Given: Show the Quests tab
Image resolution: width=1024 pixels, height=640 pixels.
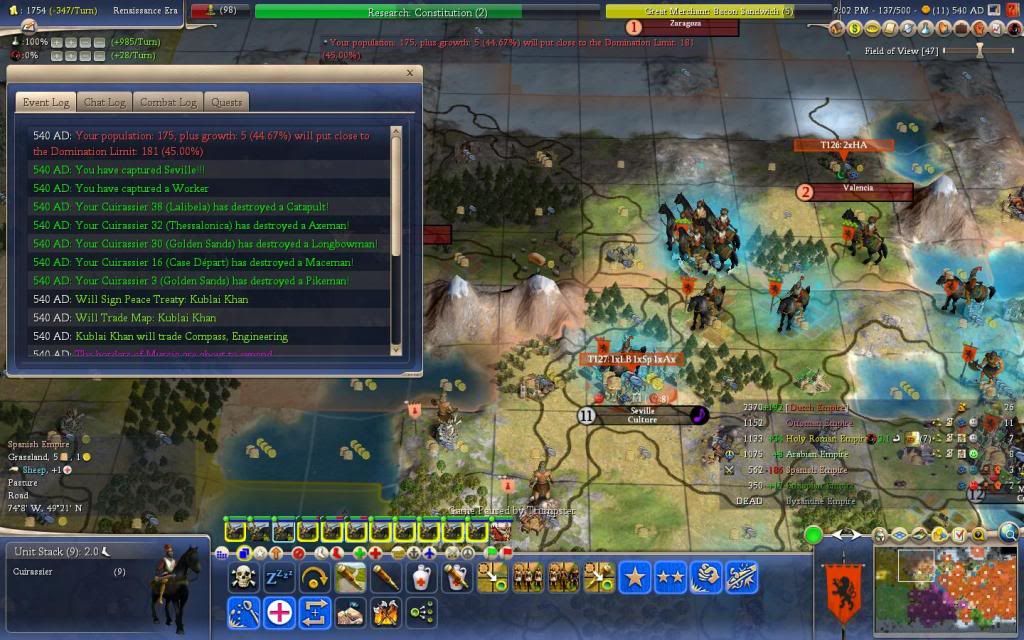Looking at the screenshot, I should point(227,103).
